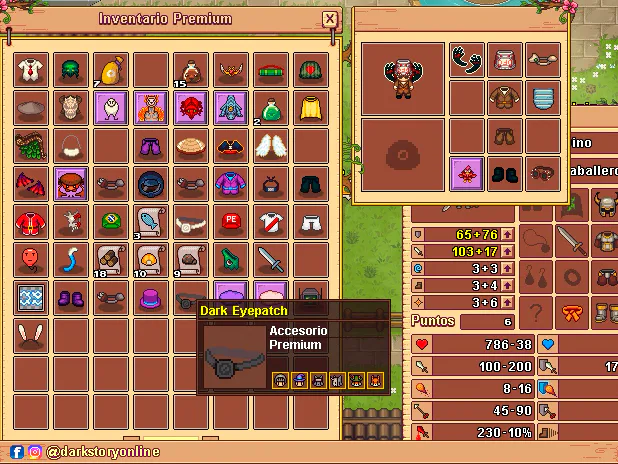
Task: Choose the fish scroll stack
Action: (150, 221)
